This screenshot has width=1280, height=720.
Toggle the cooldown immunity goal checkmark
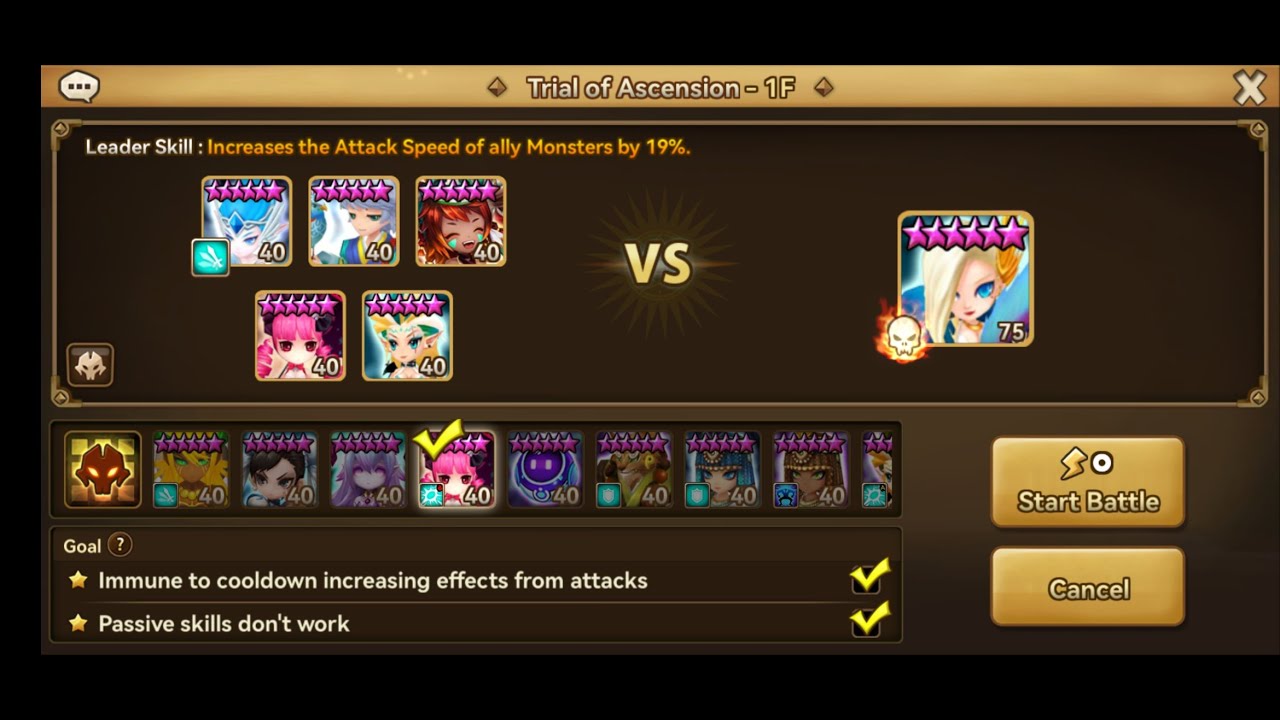868,578
